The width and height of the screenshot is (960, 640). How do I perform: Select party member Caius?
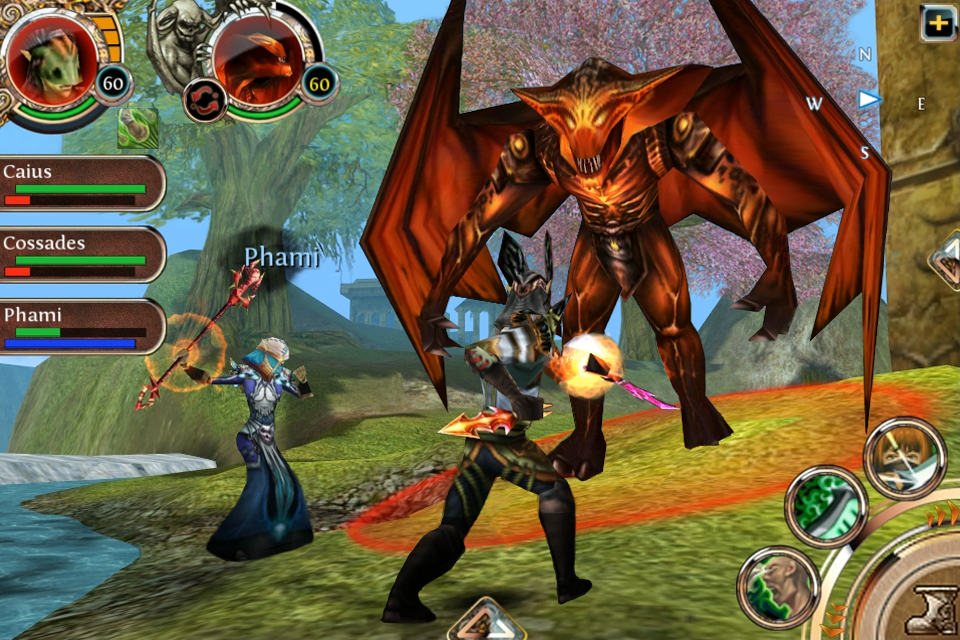click(x=82, y=183)
